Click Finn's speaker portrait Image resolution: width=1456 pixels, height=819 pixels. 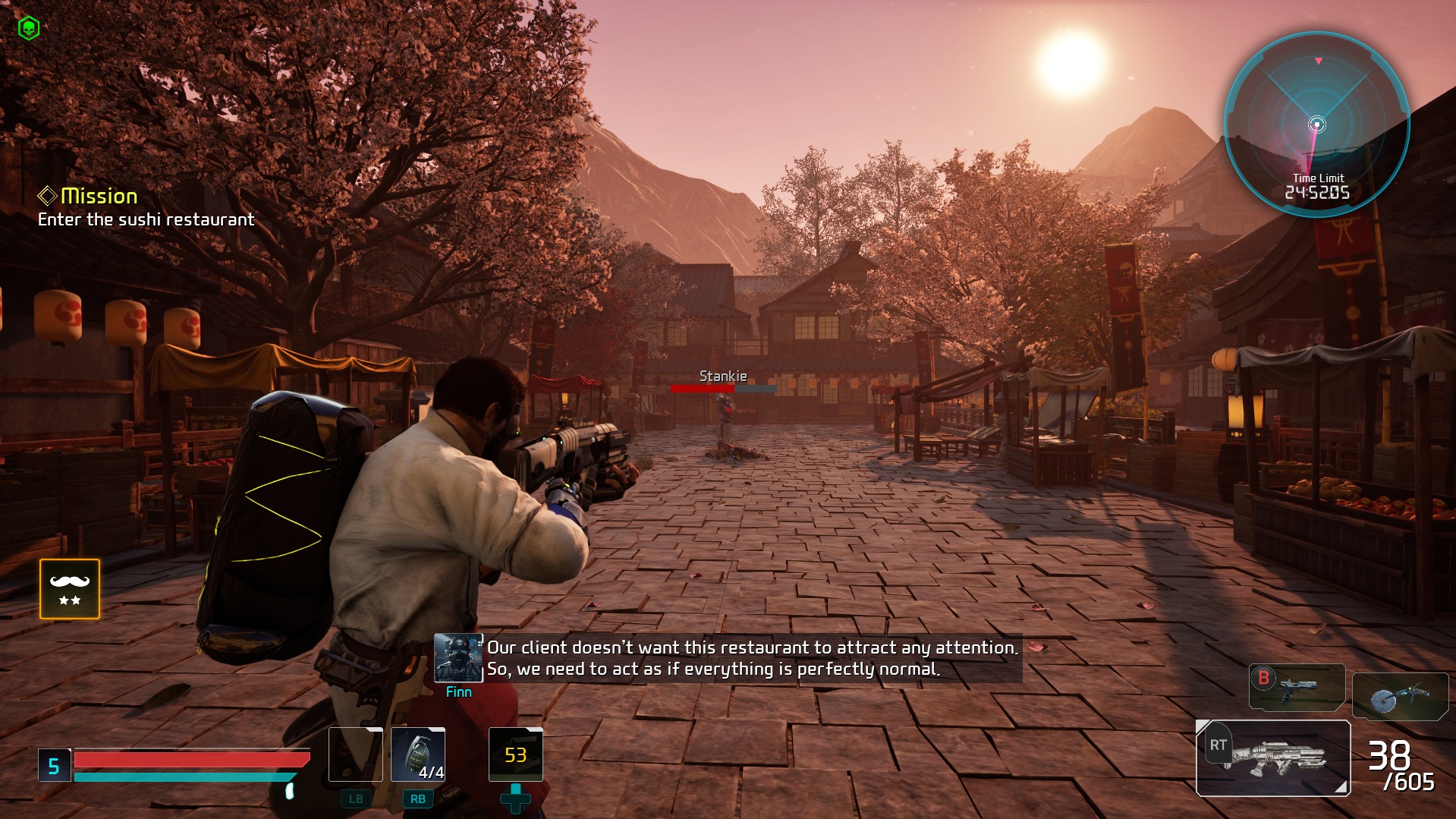pyautogui.click(x=458, y=657)
